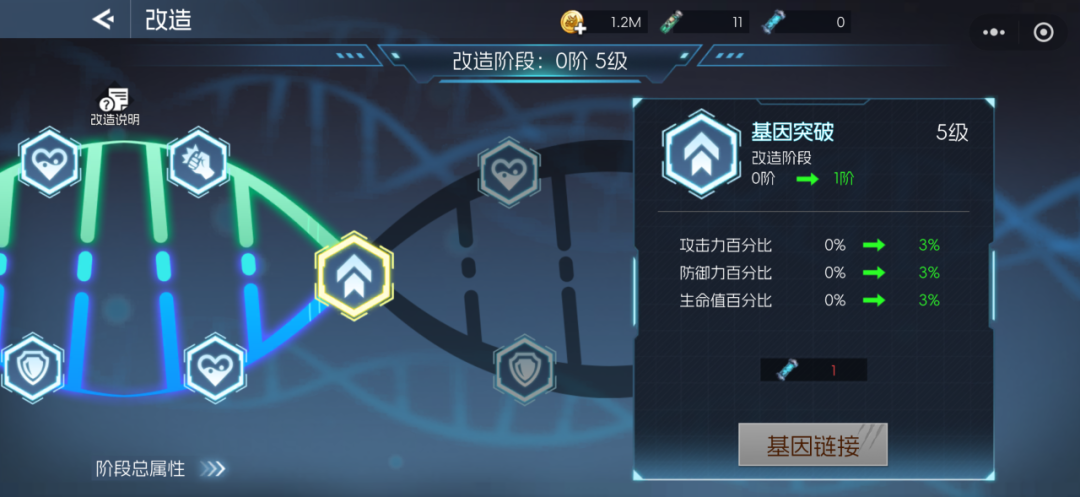The image size is (1080, 497).
Task: Open the mini program three-dot menu
Action: (x=994, y=32)
